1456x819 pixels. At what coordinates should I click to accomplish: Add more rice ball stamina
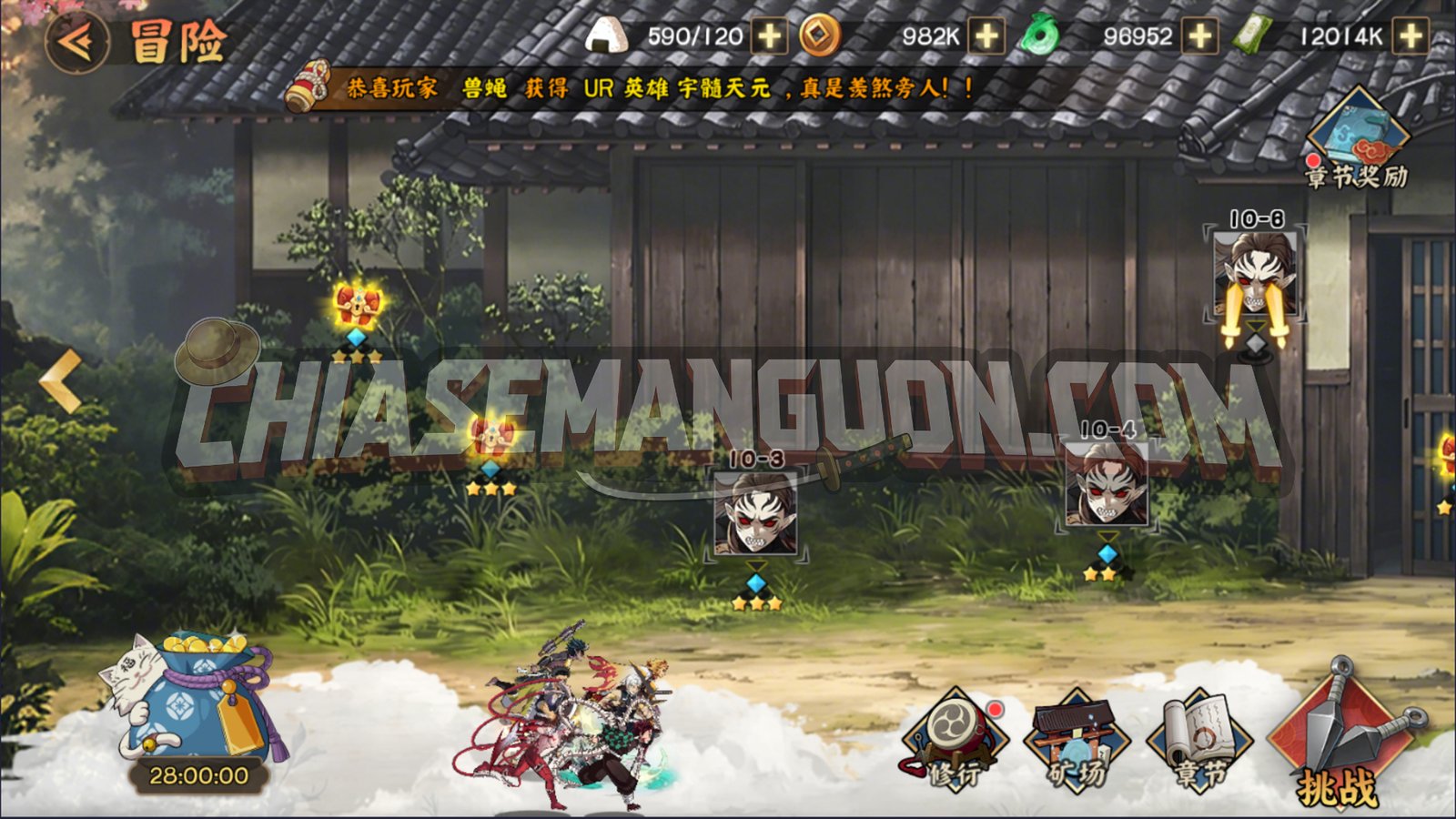point(770,37)
